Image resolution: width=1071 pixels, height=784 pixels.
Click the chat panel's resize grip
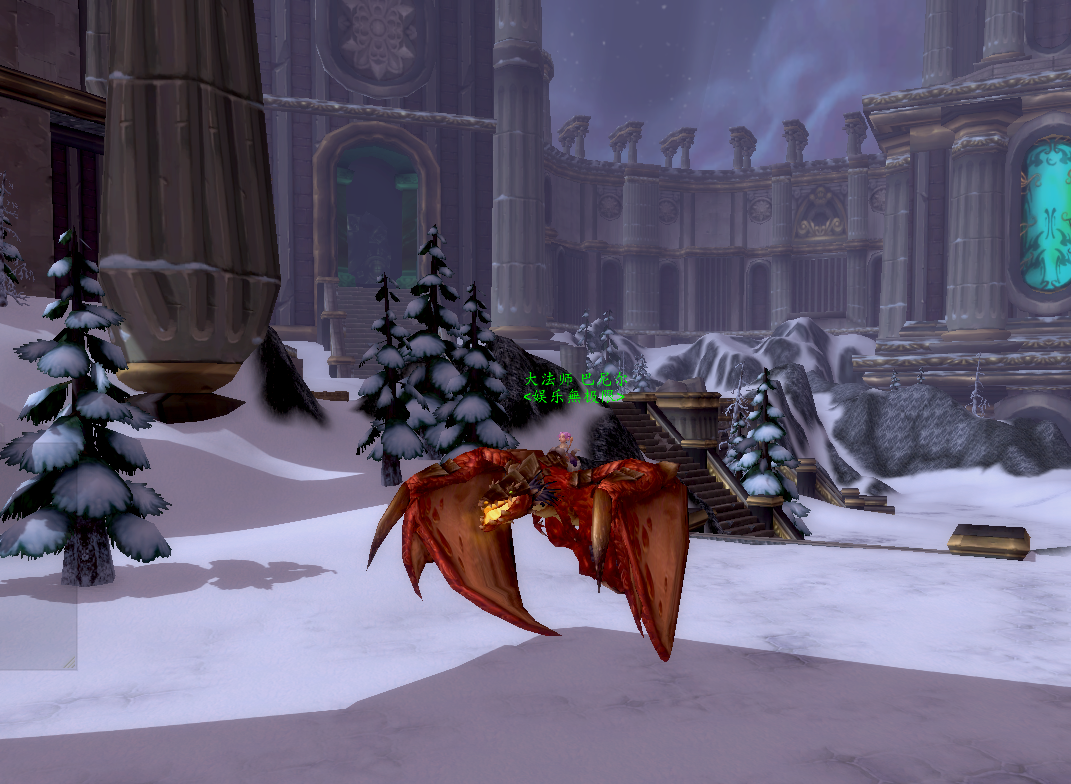pyautogui.click(x=69, y=662)
